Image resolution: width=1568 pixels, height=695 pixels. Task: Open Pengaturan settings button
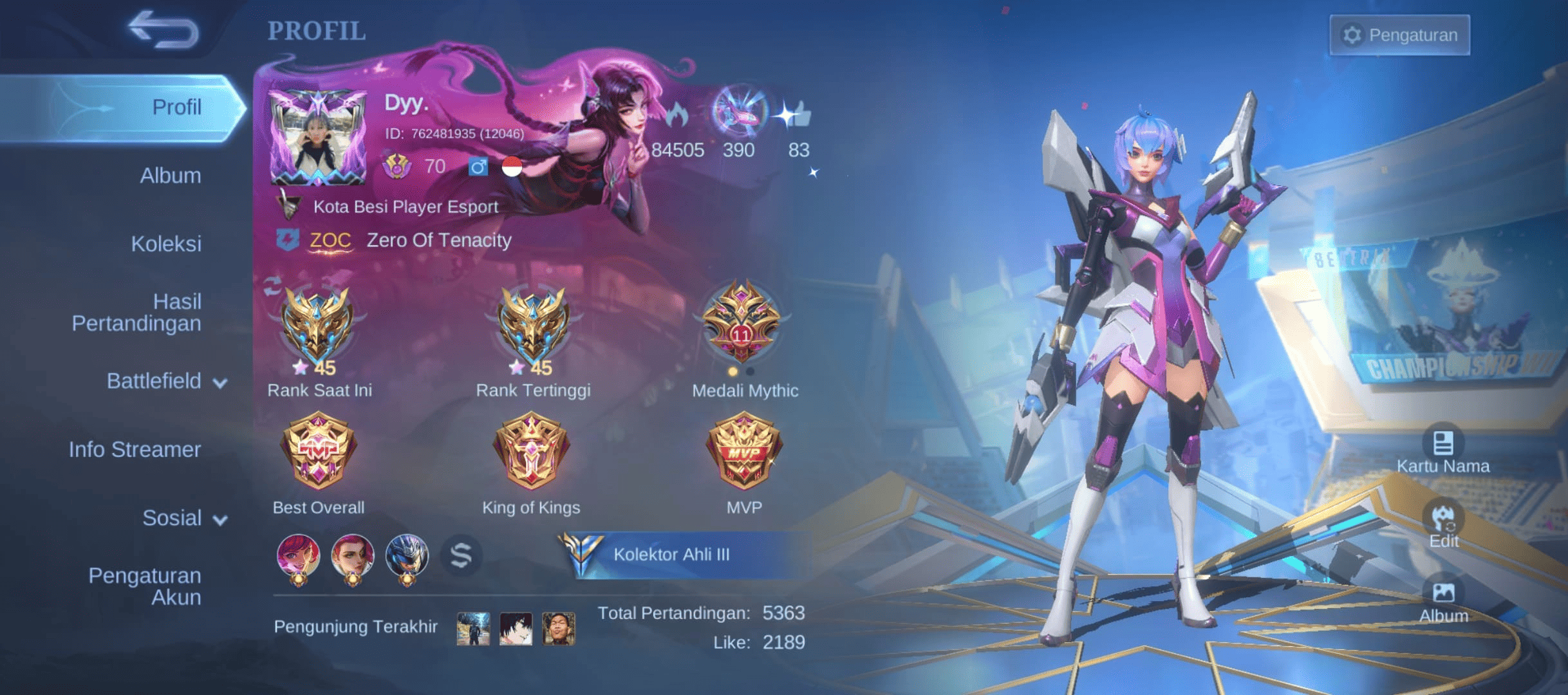click(1400, 35)
